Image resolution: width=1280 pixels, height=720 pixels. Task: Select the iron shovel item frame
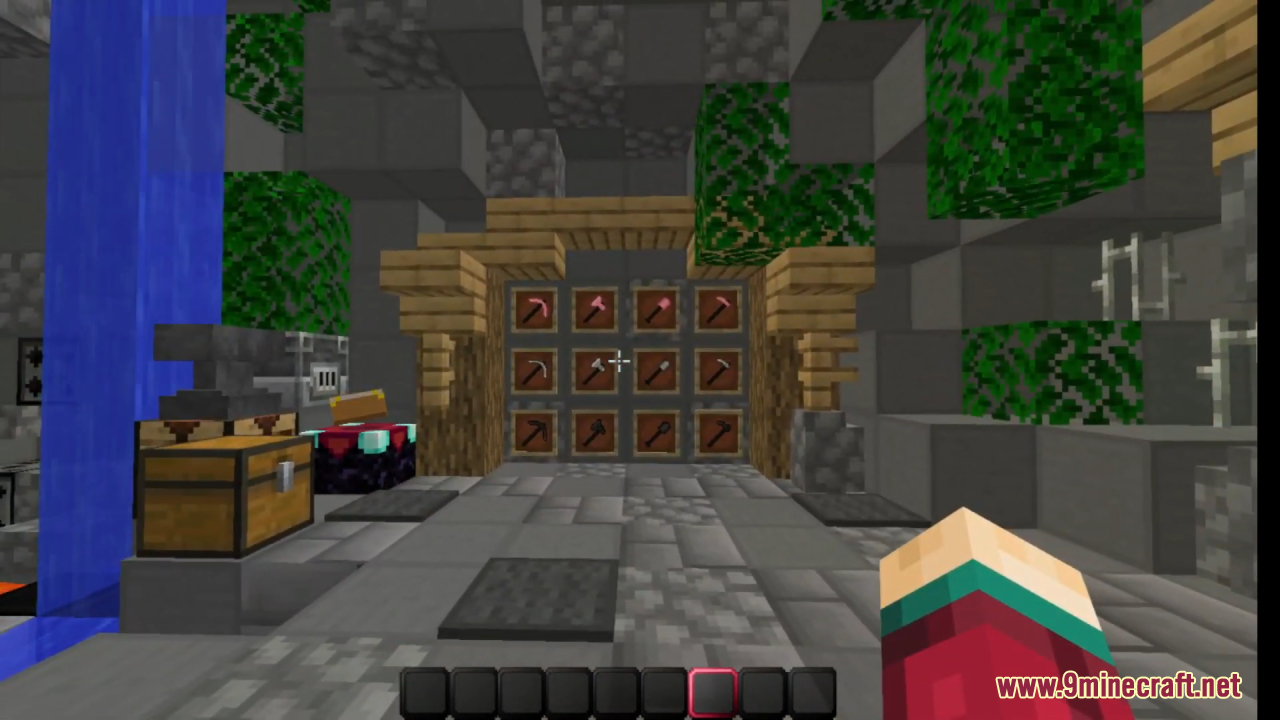click(656, 370)
